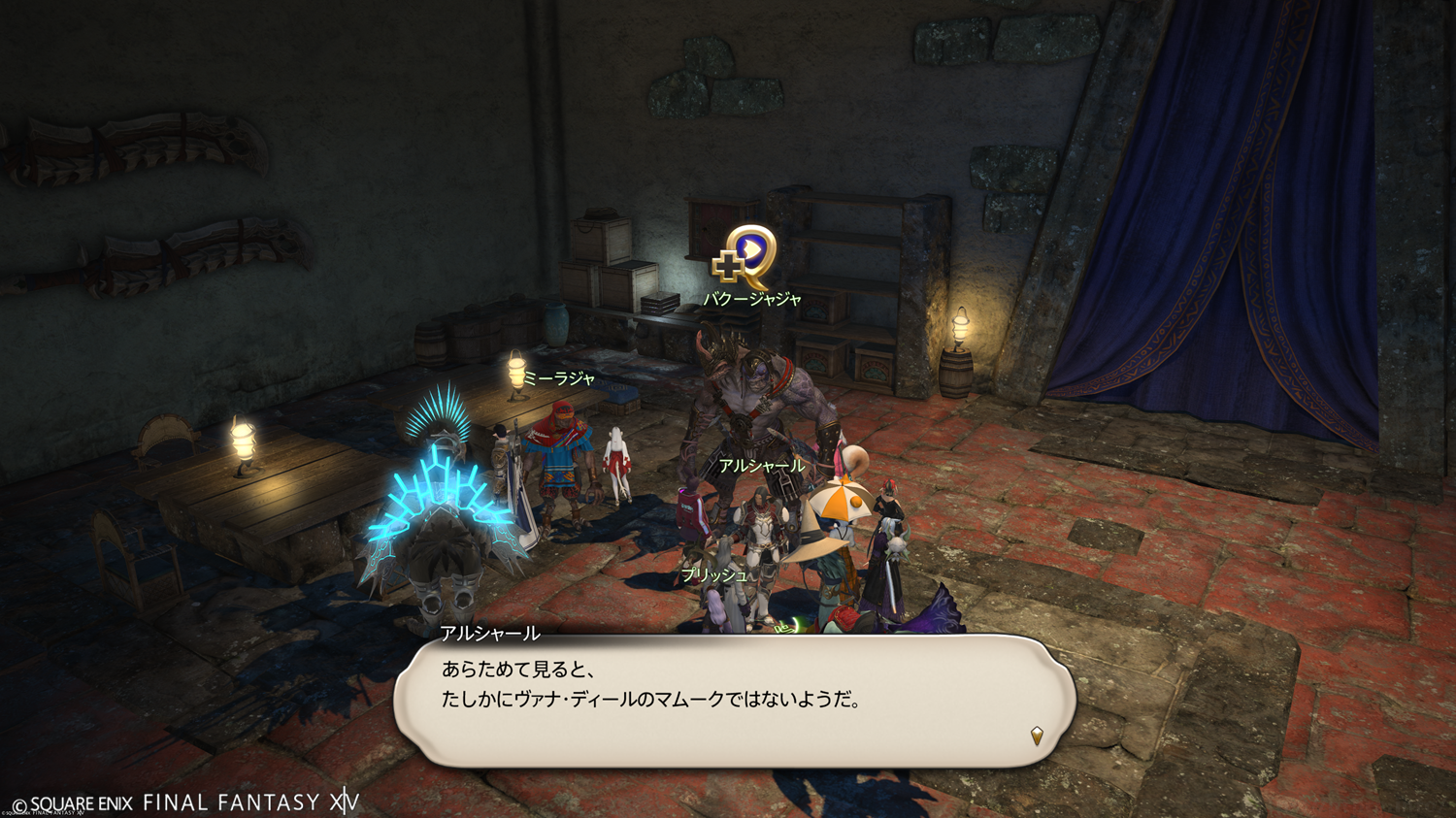Advance アルシャール's dialogue text box
Screen dimensions: 1456x818
(x=734, y=701)
